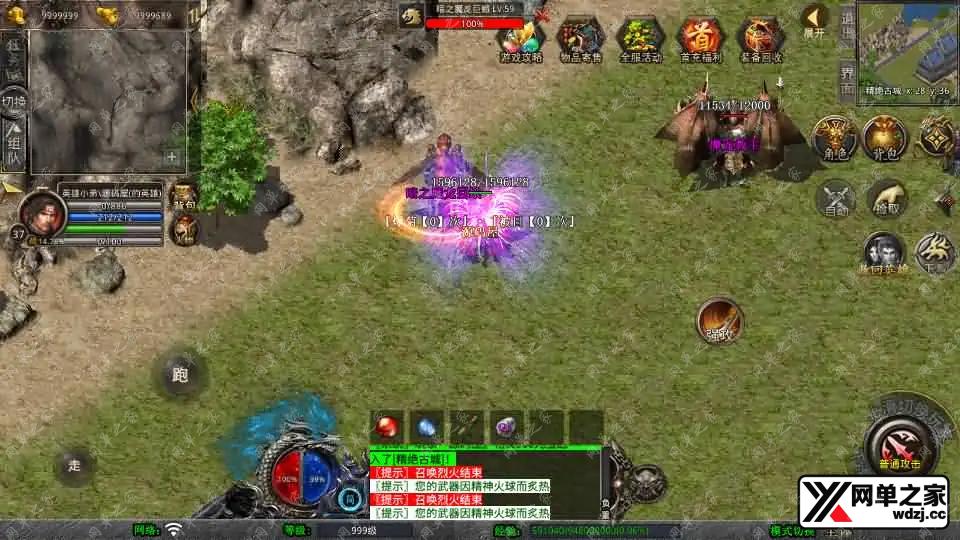This screenshot has height=540, width=960.
Task: Open the 组队 team tab
Action: tap(14, 146)
